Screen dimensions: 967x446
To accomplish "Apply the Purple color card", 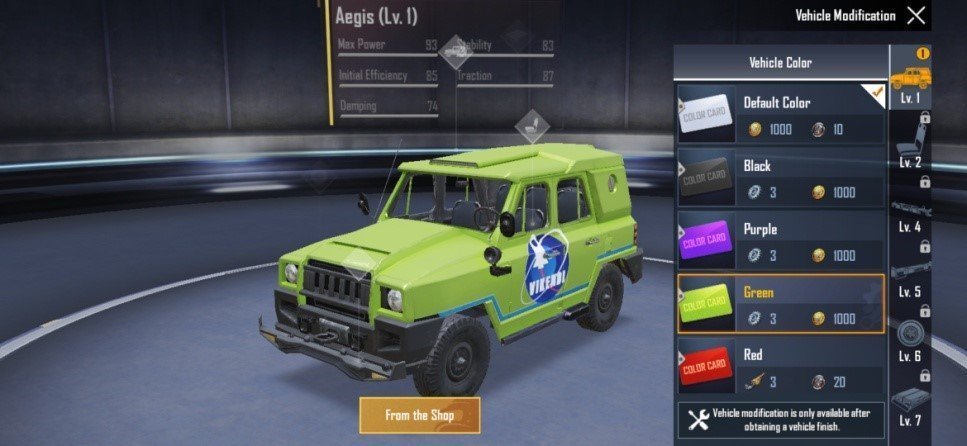I will [x=780, y=240].
